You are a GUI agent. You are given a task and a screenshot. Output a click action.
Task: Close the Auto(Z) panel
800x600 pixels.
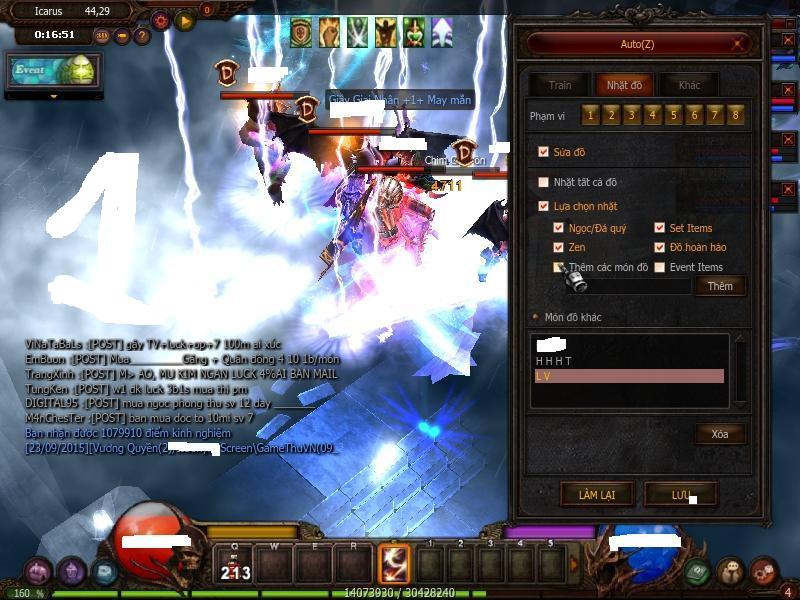tap(740, 43)
